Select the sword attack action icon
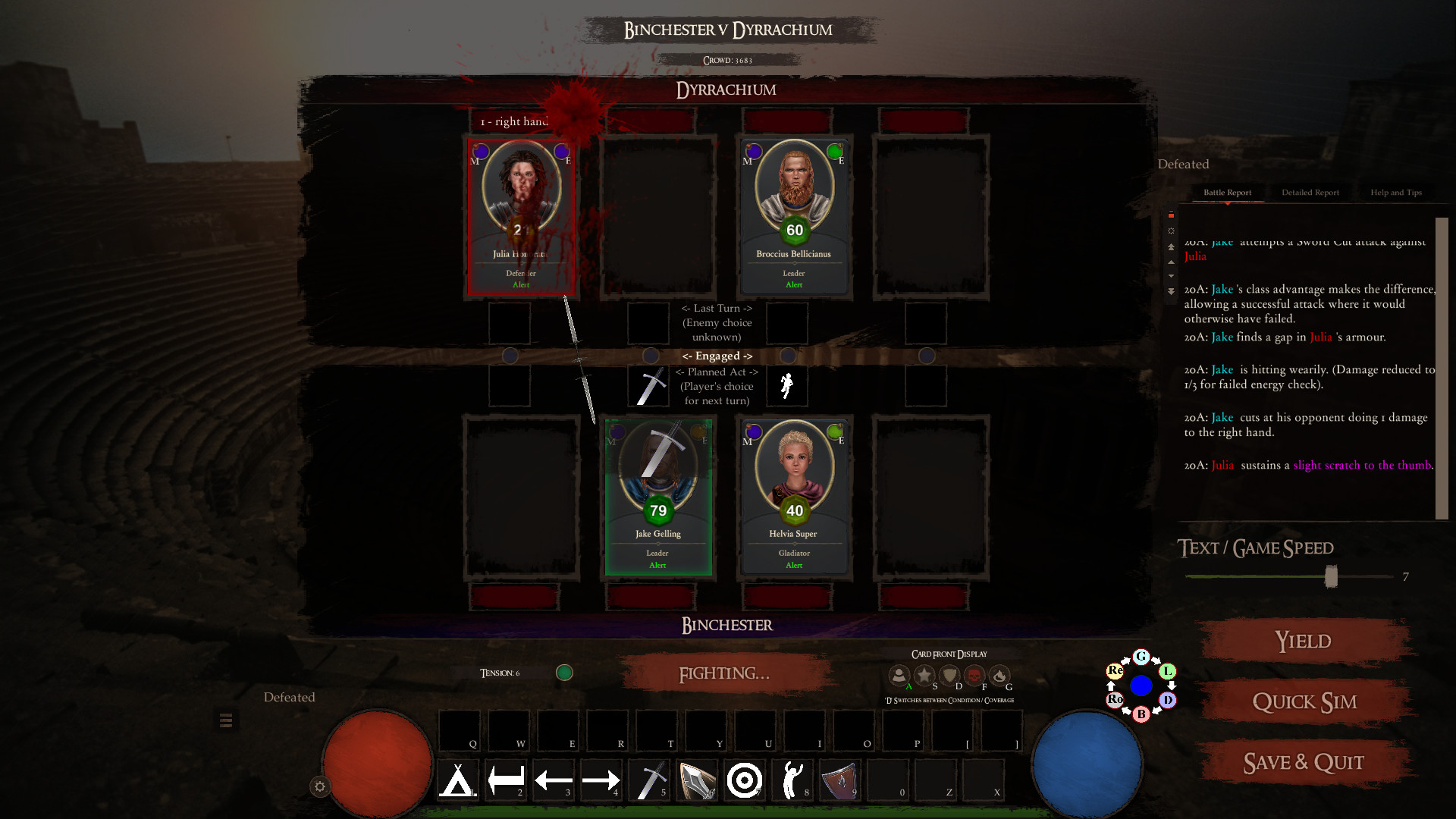Screen dimensions: 1456x819 coord(649,780)
